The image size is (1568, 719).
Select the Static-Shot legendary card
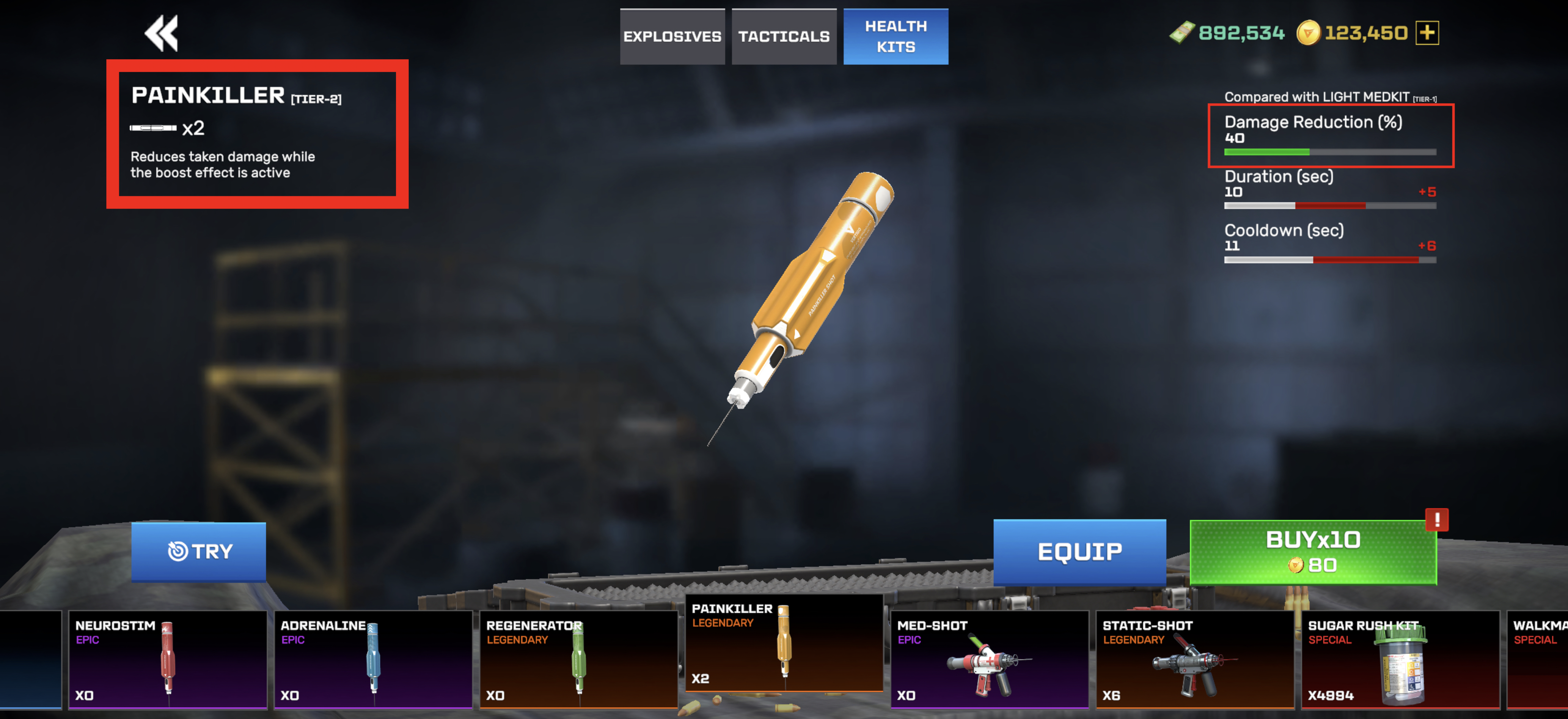tap(1194, 659)
